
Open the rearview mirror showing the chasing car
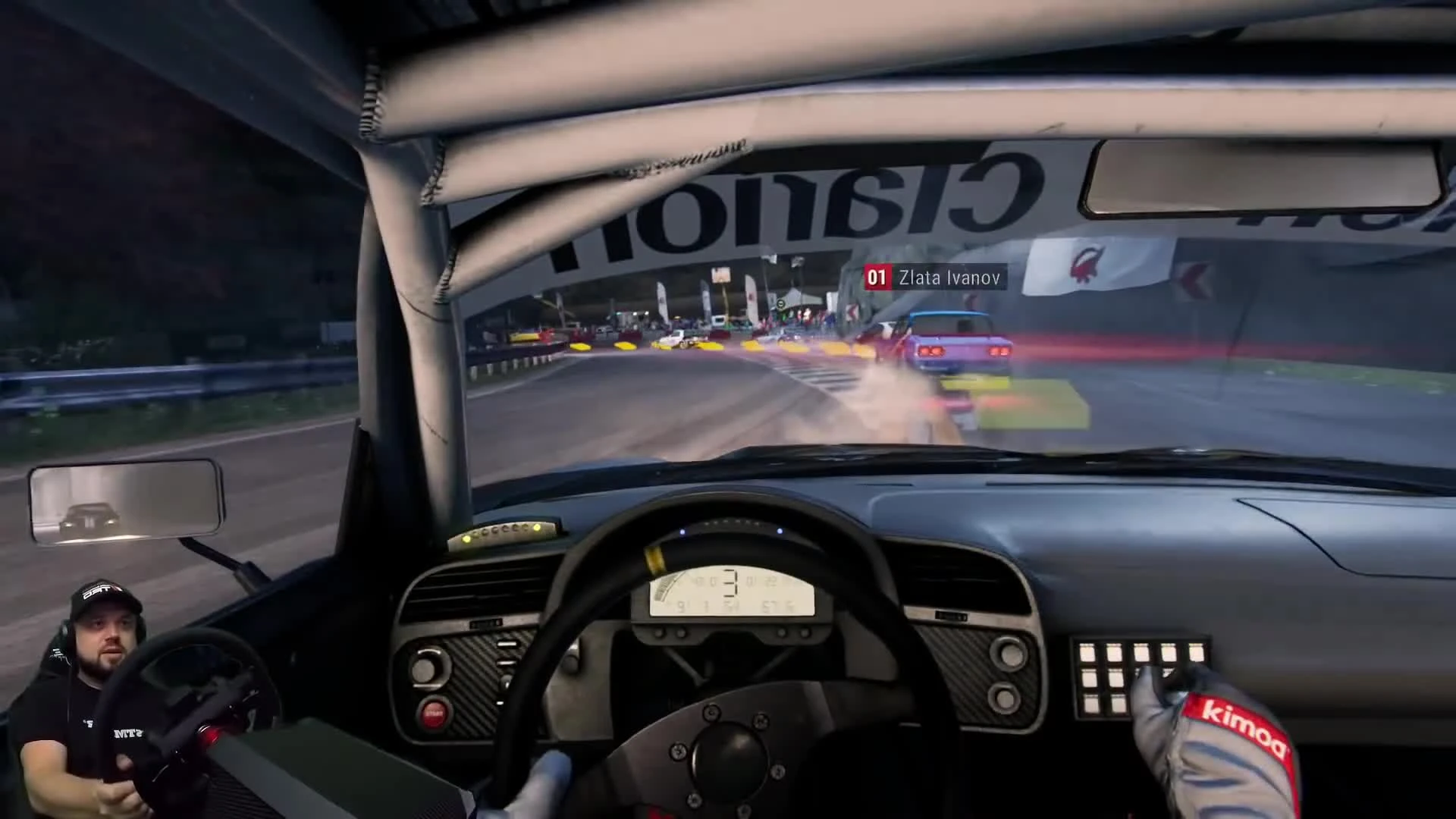121,502
